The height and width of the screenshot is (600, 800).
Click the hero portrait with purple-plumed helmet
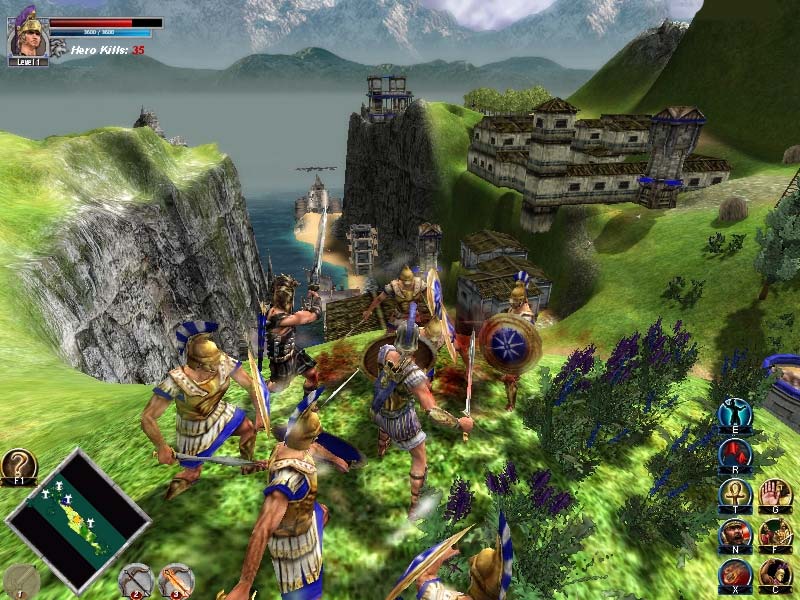[x=27, y=35]
